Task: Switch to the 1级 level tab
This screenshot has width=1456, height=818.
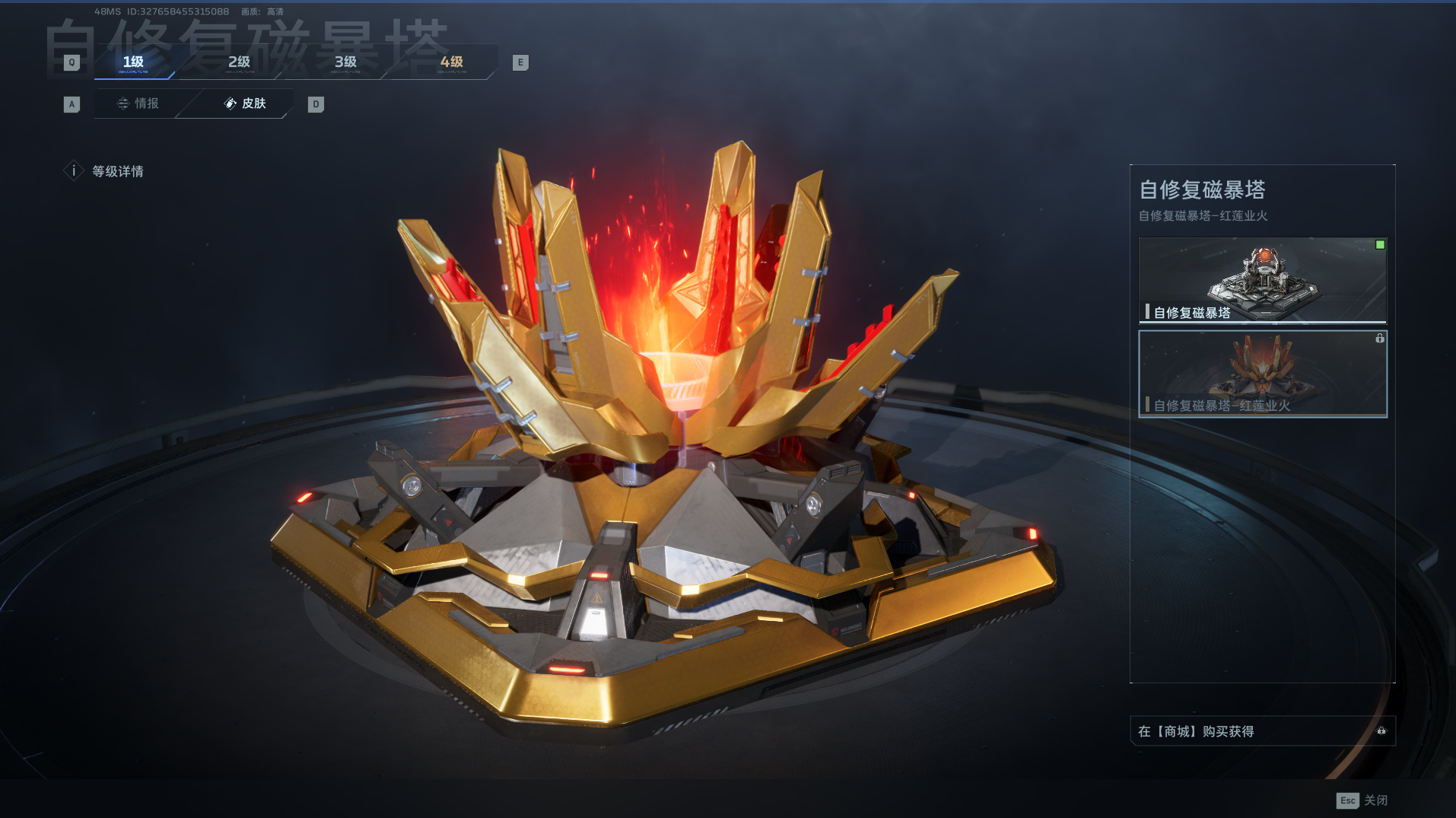Action: tap(133, 62)
